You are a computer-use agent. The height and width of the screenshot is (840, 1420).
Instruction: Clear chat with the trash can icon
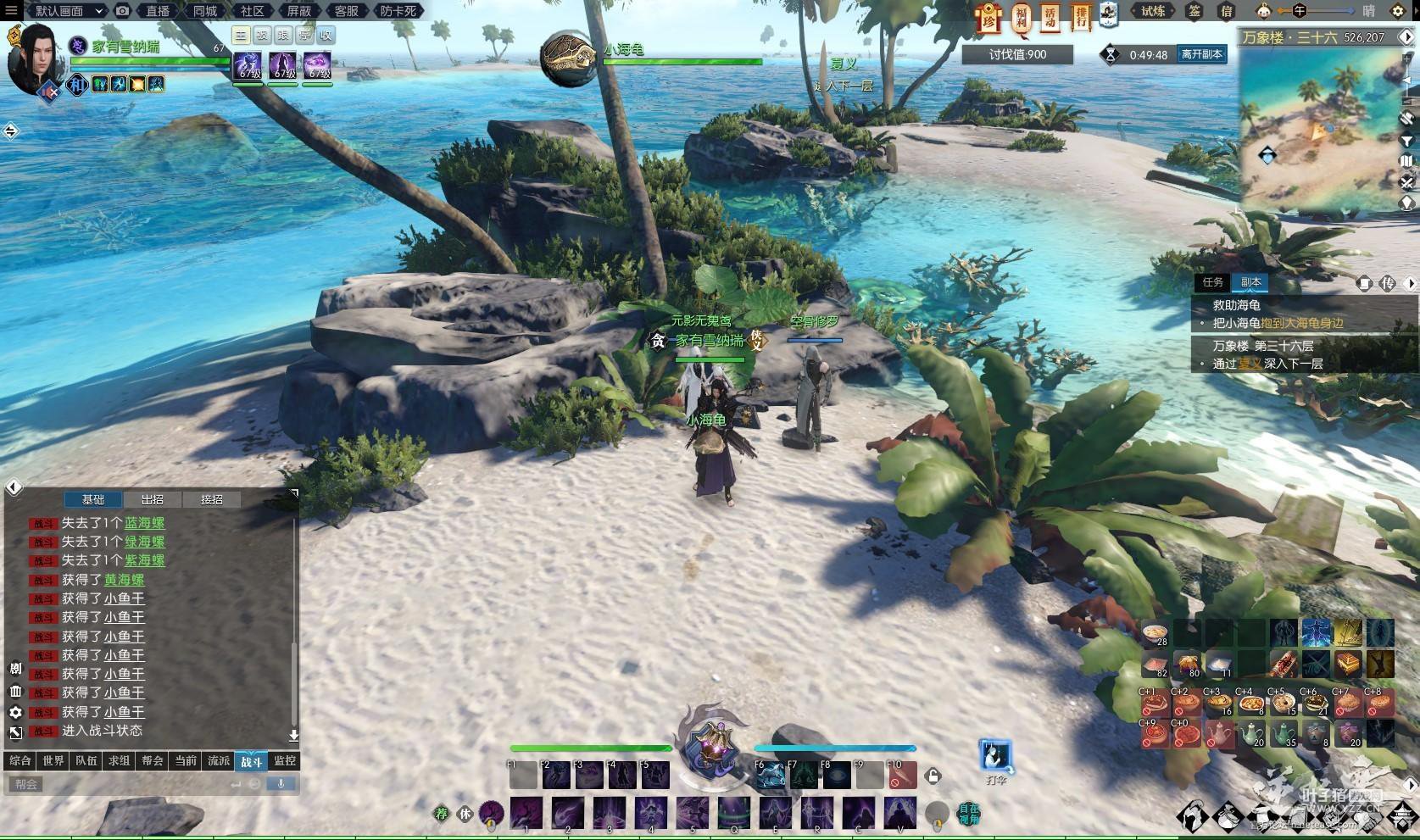coord(15,692)
